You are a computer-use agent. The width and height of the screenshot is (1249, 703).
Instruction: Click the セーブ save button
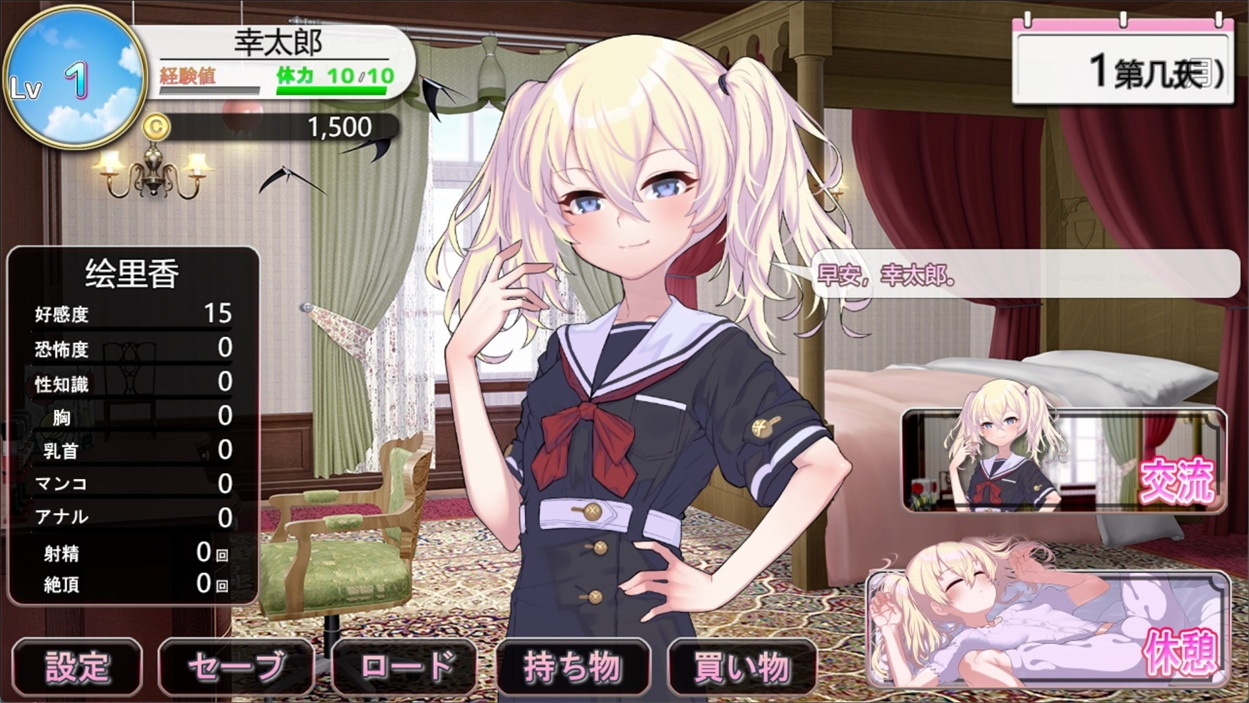tap(236, 667)
